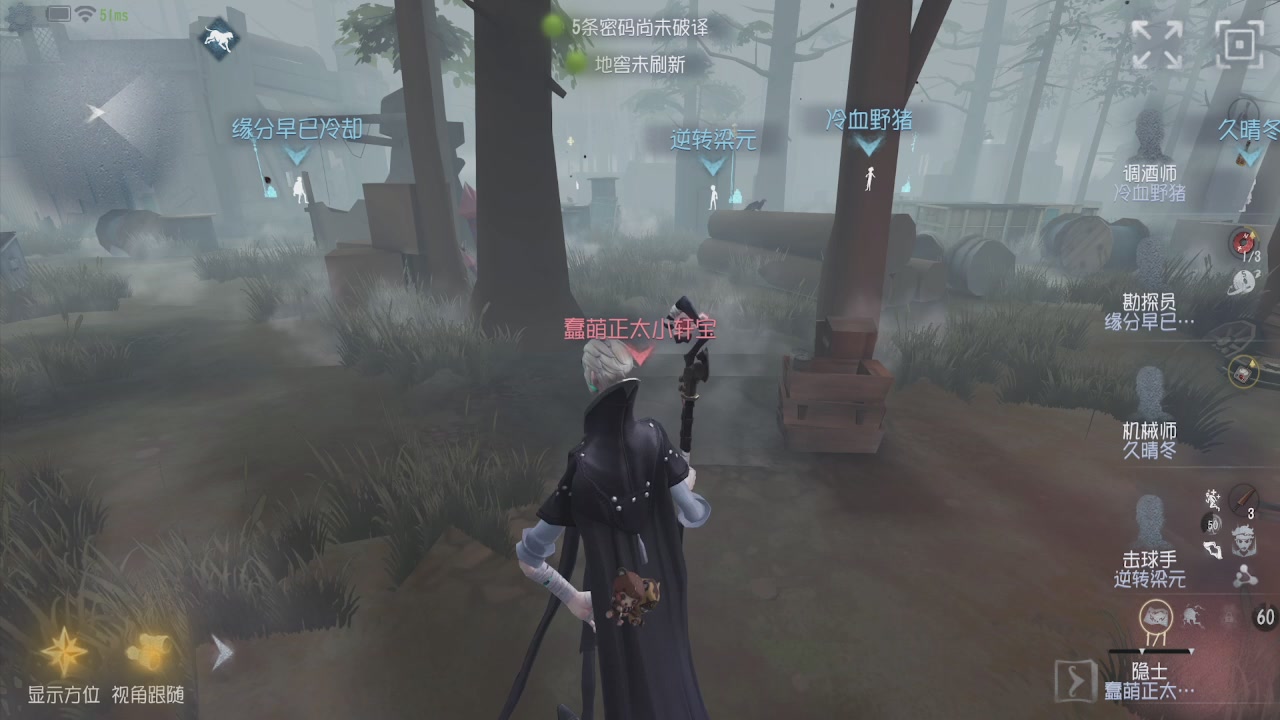Enable 视角跟随 camera follow
This screenshot has width=1280, height=720.
(148, 650)
